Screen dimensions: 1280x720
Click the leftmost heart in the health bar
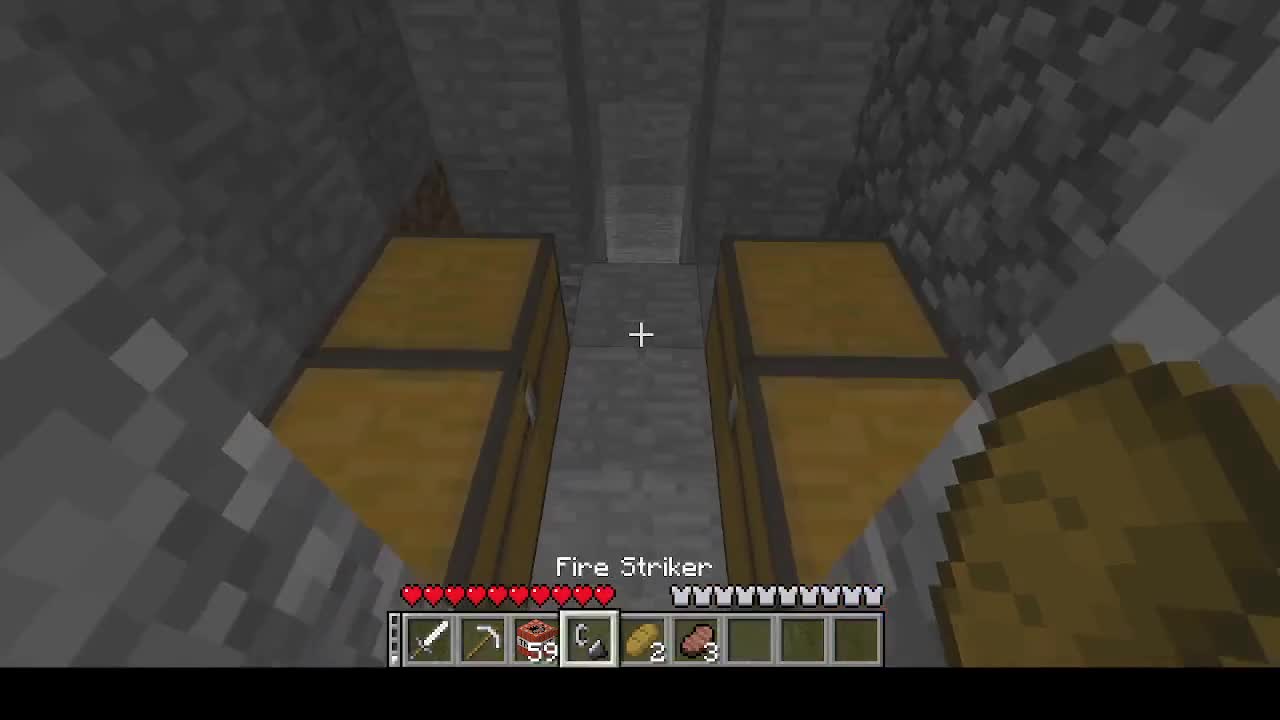[x=411, y=595]
